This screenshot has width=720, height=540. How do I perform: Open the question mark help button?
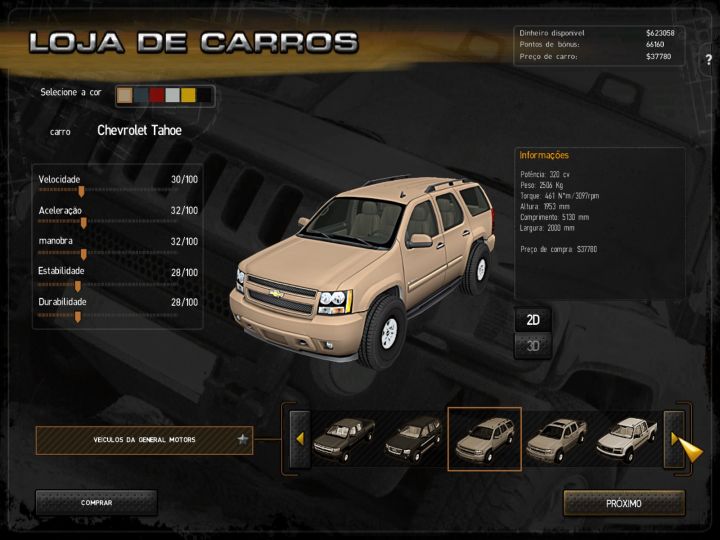point(708,60)
